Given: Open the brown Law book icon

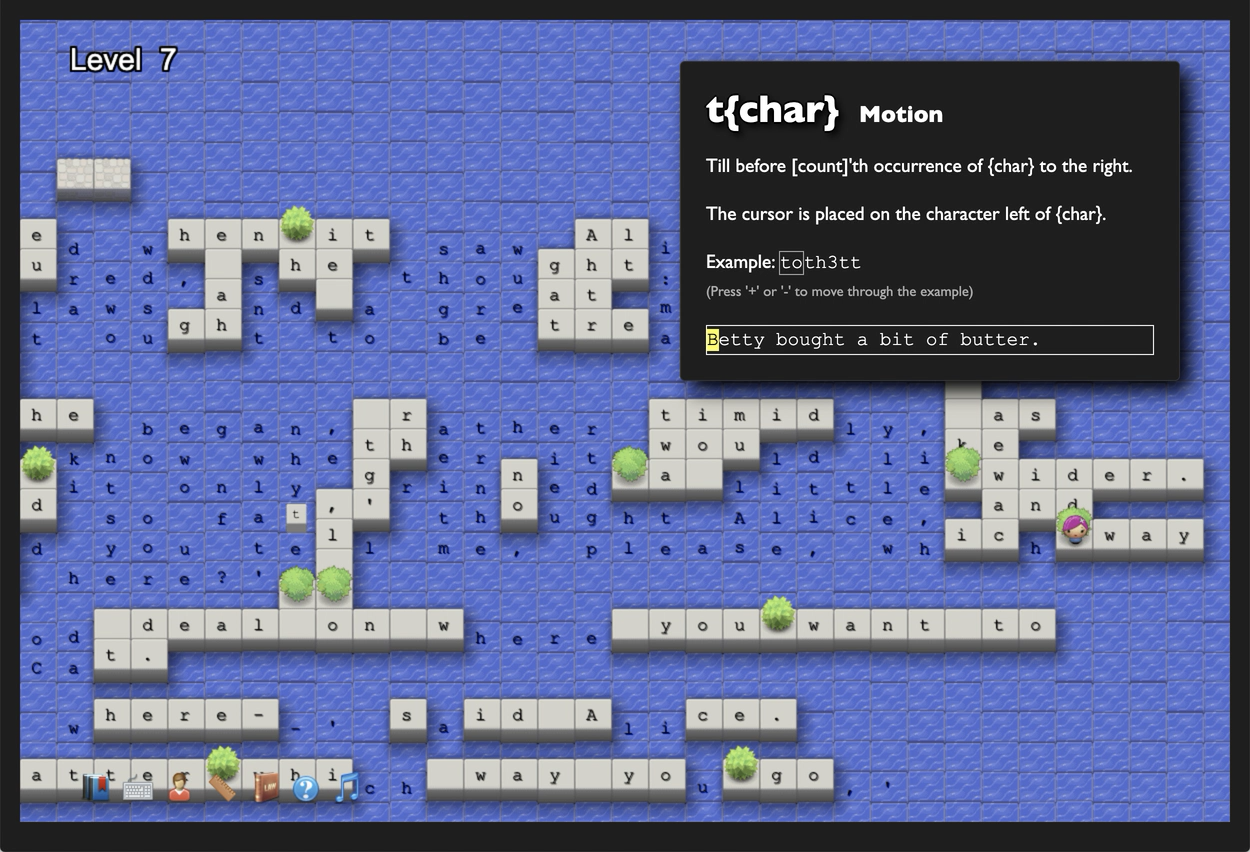Looking at the screenshot, I should point(265,788).
